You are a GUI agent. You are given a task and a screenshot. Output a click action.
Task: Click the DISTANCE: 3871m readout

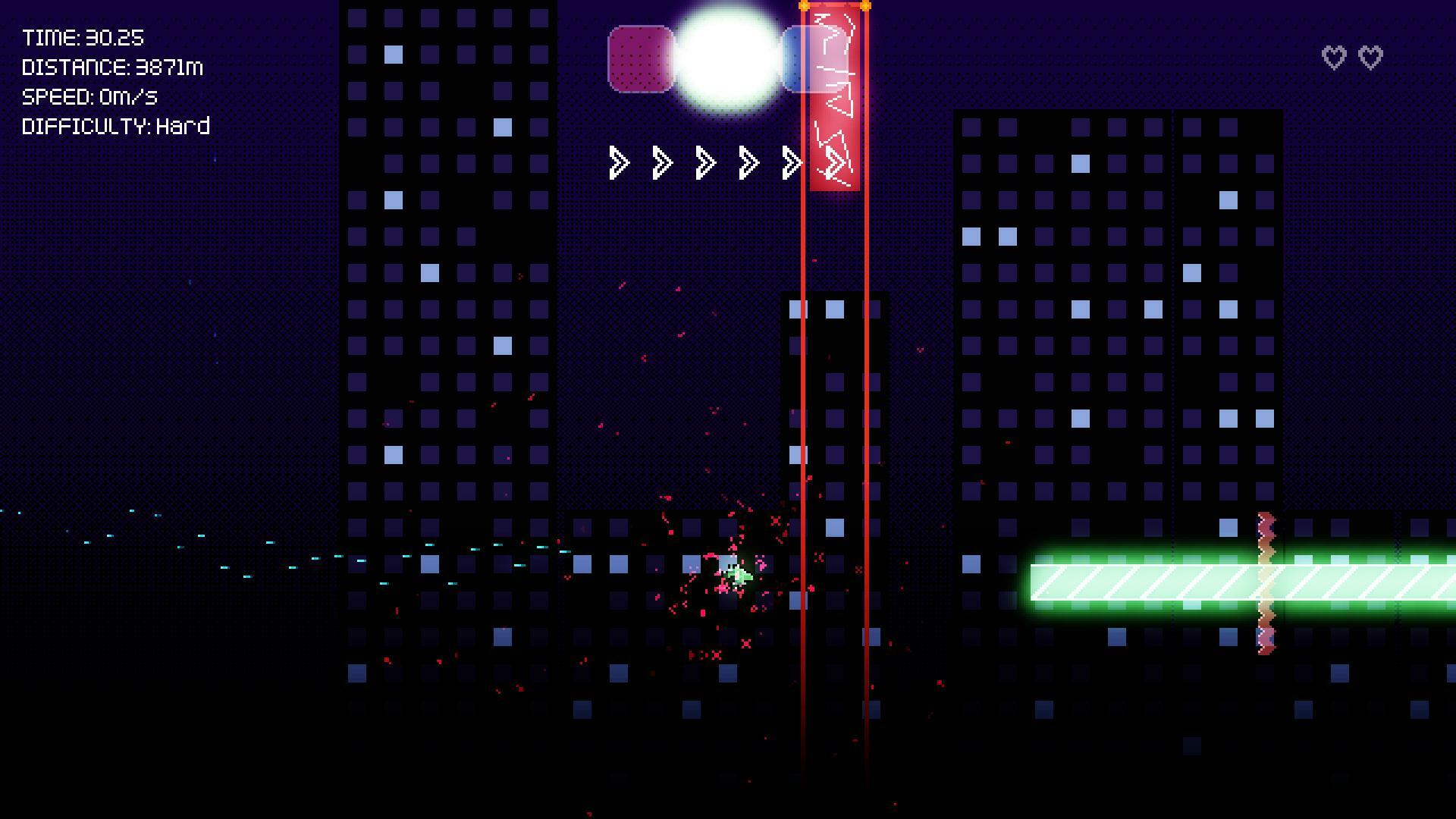point(112,67)
